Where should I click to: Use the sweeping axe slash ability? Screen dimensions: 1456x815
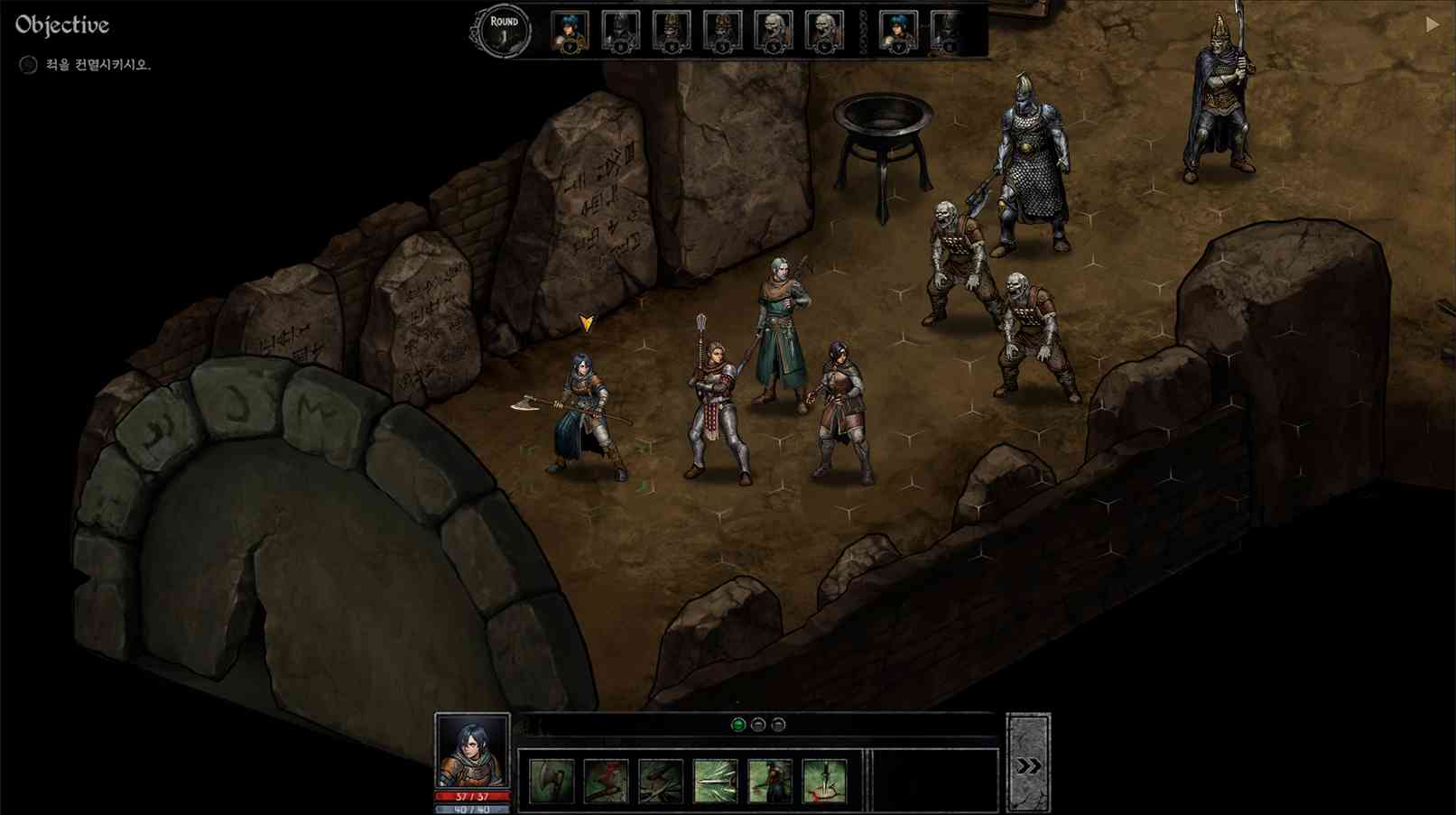tap(661, 781)
